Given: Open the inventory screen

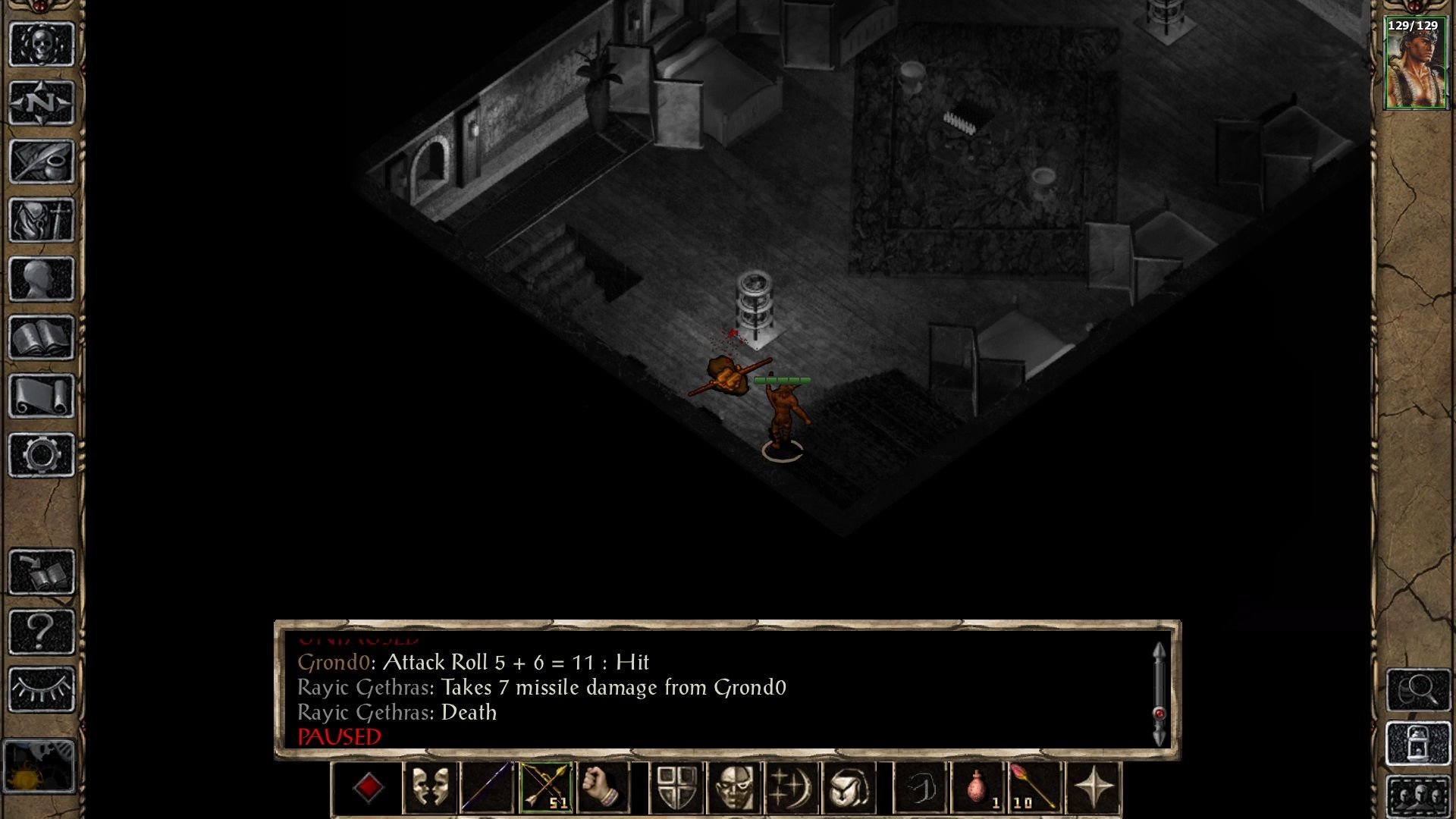Looking at the screenshot, I should coord(42,220).
